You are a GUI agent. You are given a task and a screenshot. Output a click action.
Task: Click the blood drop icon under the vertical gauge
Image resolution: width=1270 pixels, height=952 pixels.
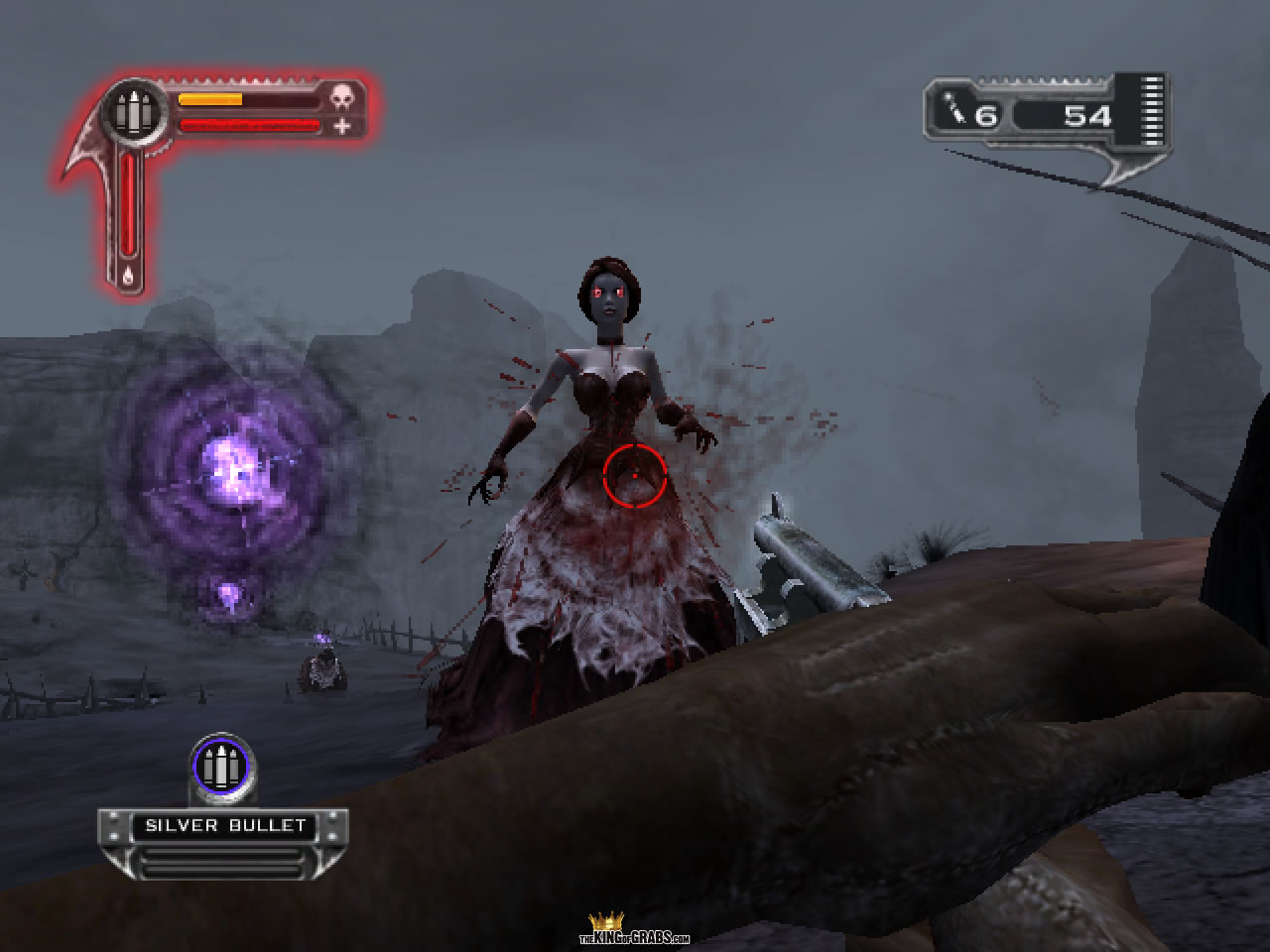pyautogui.click(x=128, y=277)
